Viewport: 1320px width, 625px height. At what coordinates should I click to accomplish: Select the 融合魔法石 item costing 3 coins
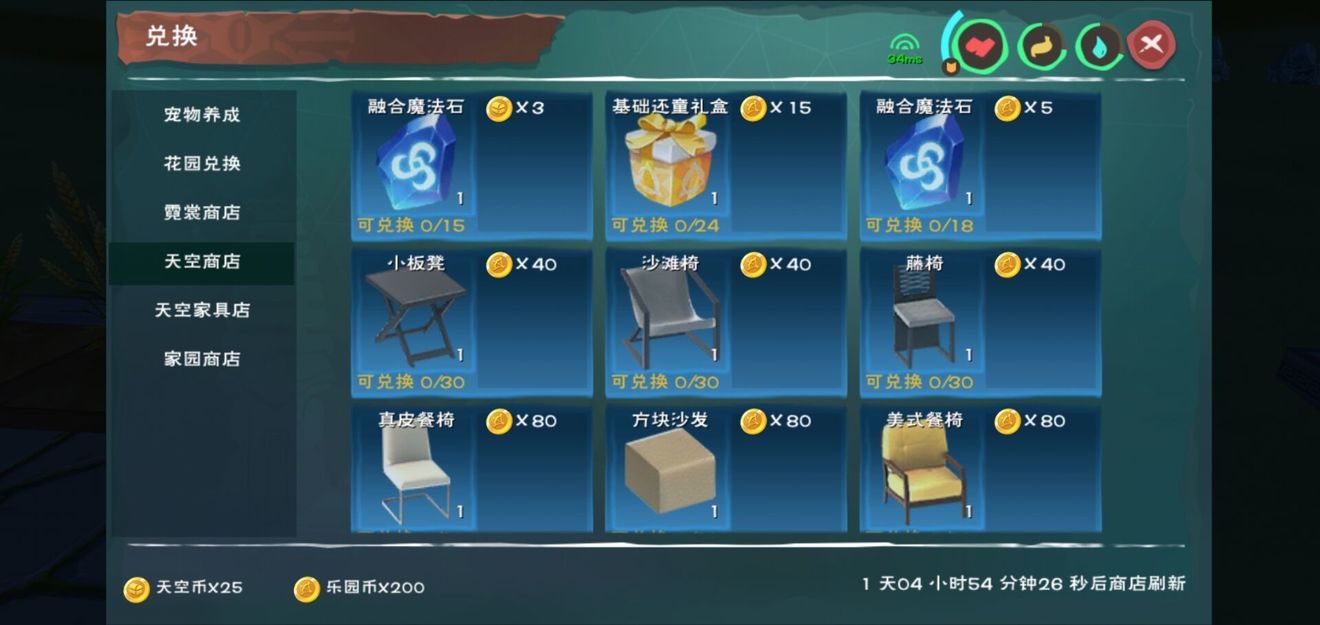[x=471, y=165]
